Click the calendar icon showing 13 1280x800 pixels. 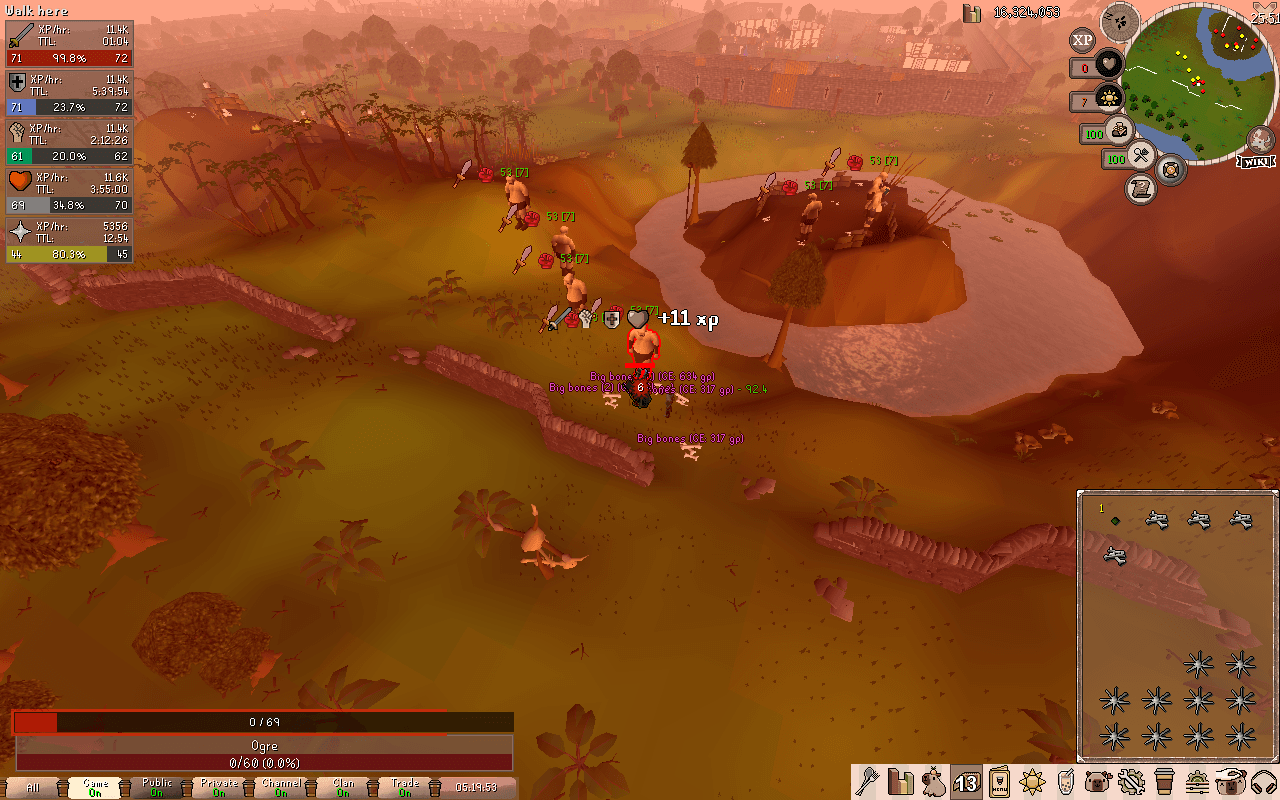coord(967,783)
